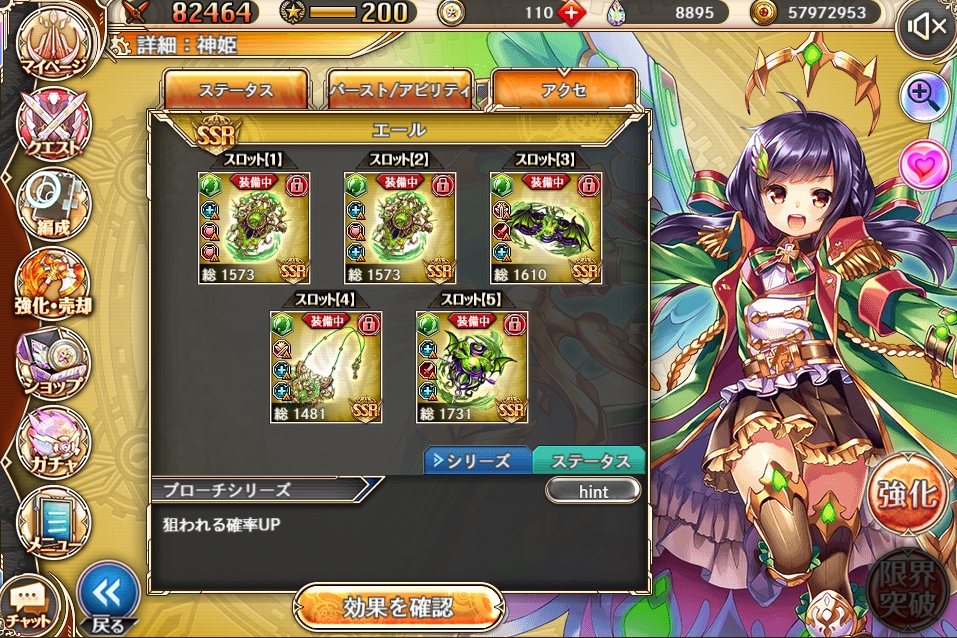Open the ガチャ menu
The width and height of the screenshot is (957, 638).
(x=52, y=442)
